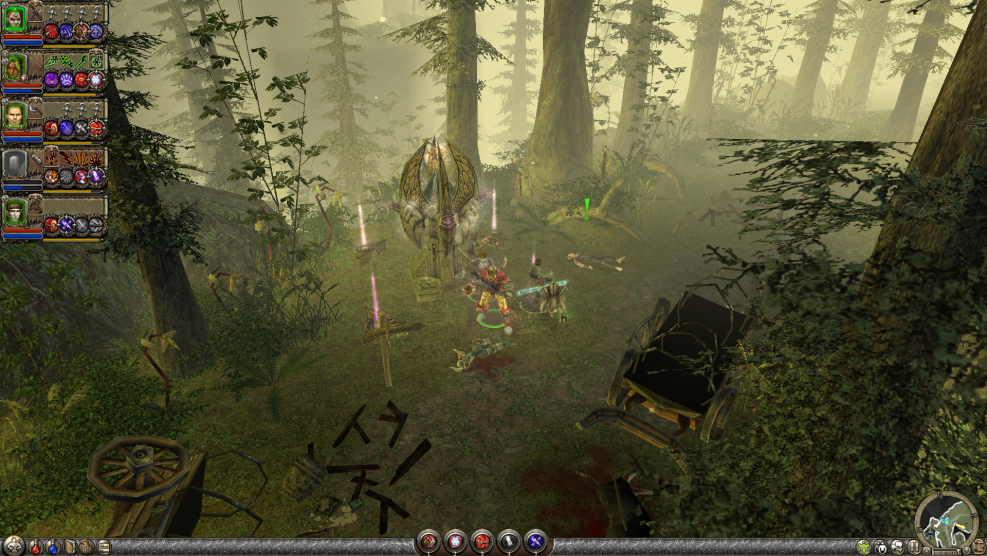Image resolution: width=987 pixels, height=556 pixels.
Task: Pause the game with the pause button
Action: (x=913, y=547)
